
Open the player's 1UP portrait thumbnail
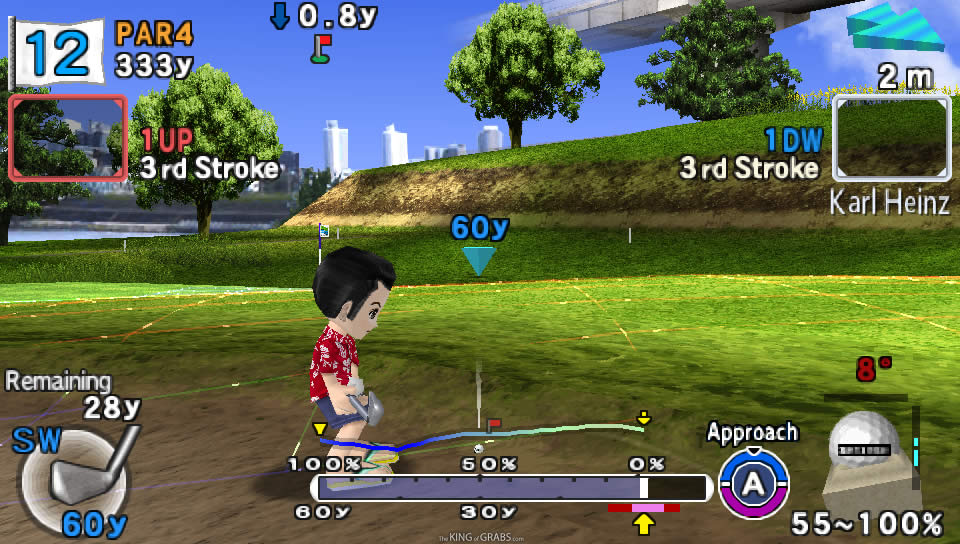click(x=67, y=138)
